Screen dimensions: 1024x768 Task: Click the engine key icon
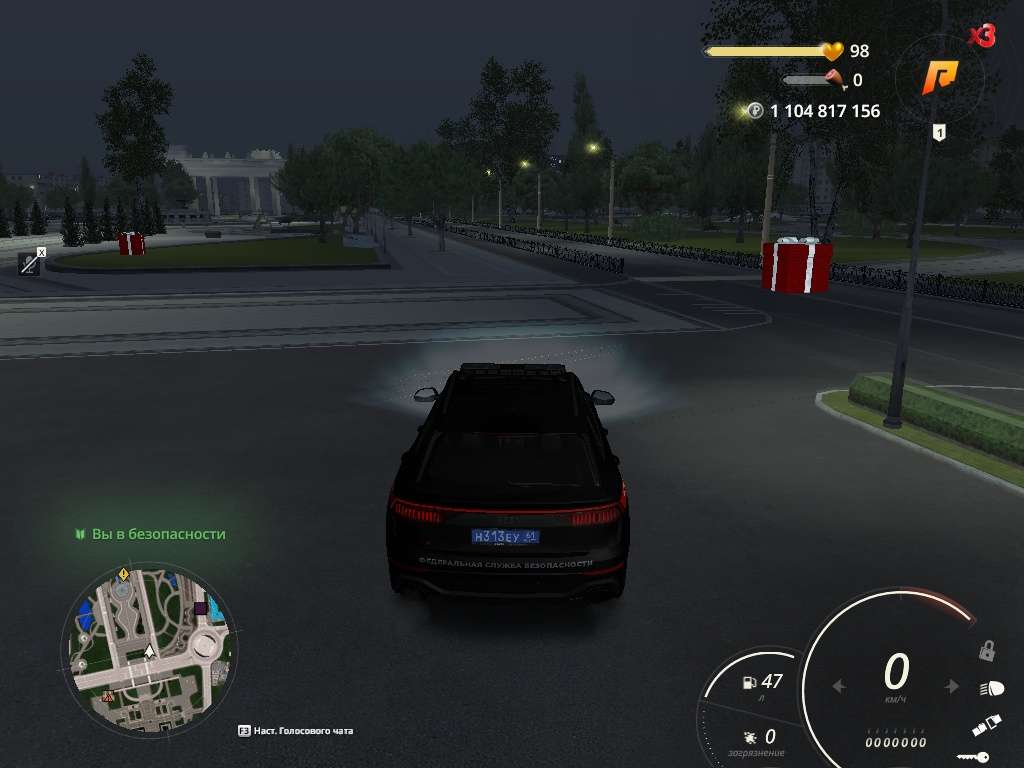973,757
